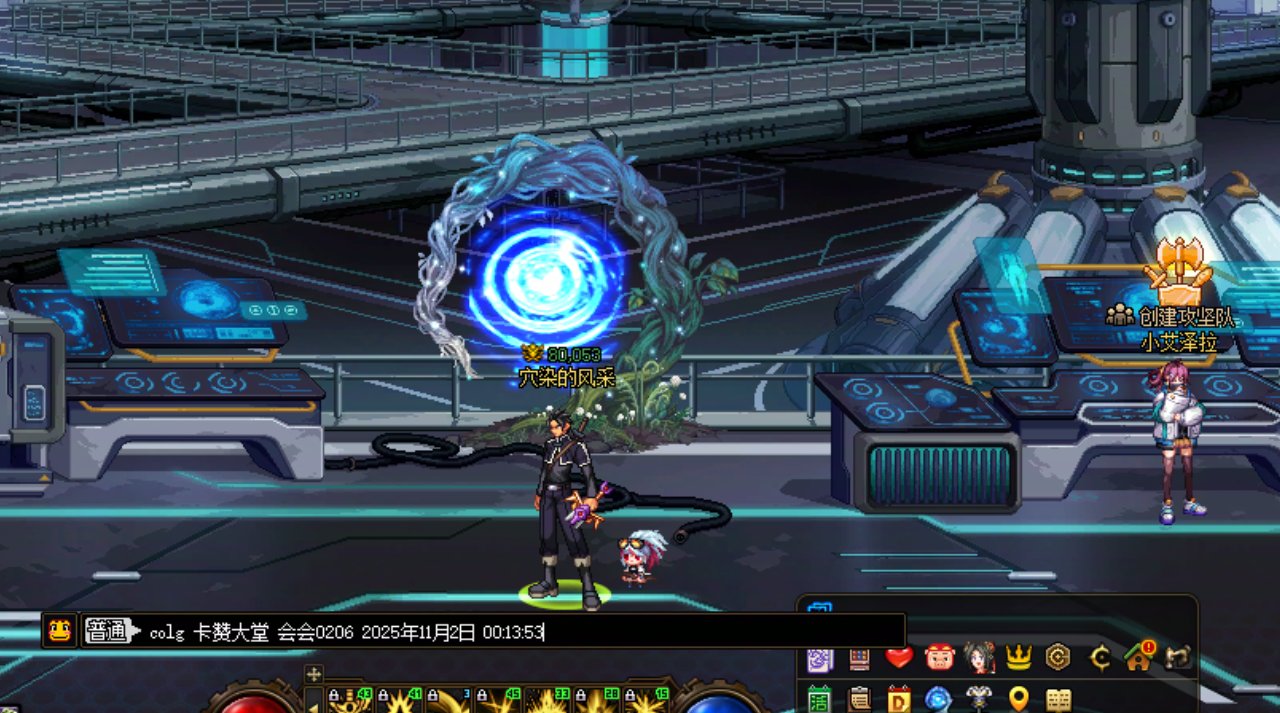Open the orange map pin icon
The image size is (1280, 713).
(1018, 699)
